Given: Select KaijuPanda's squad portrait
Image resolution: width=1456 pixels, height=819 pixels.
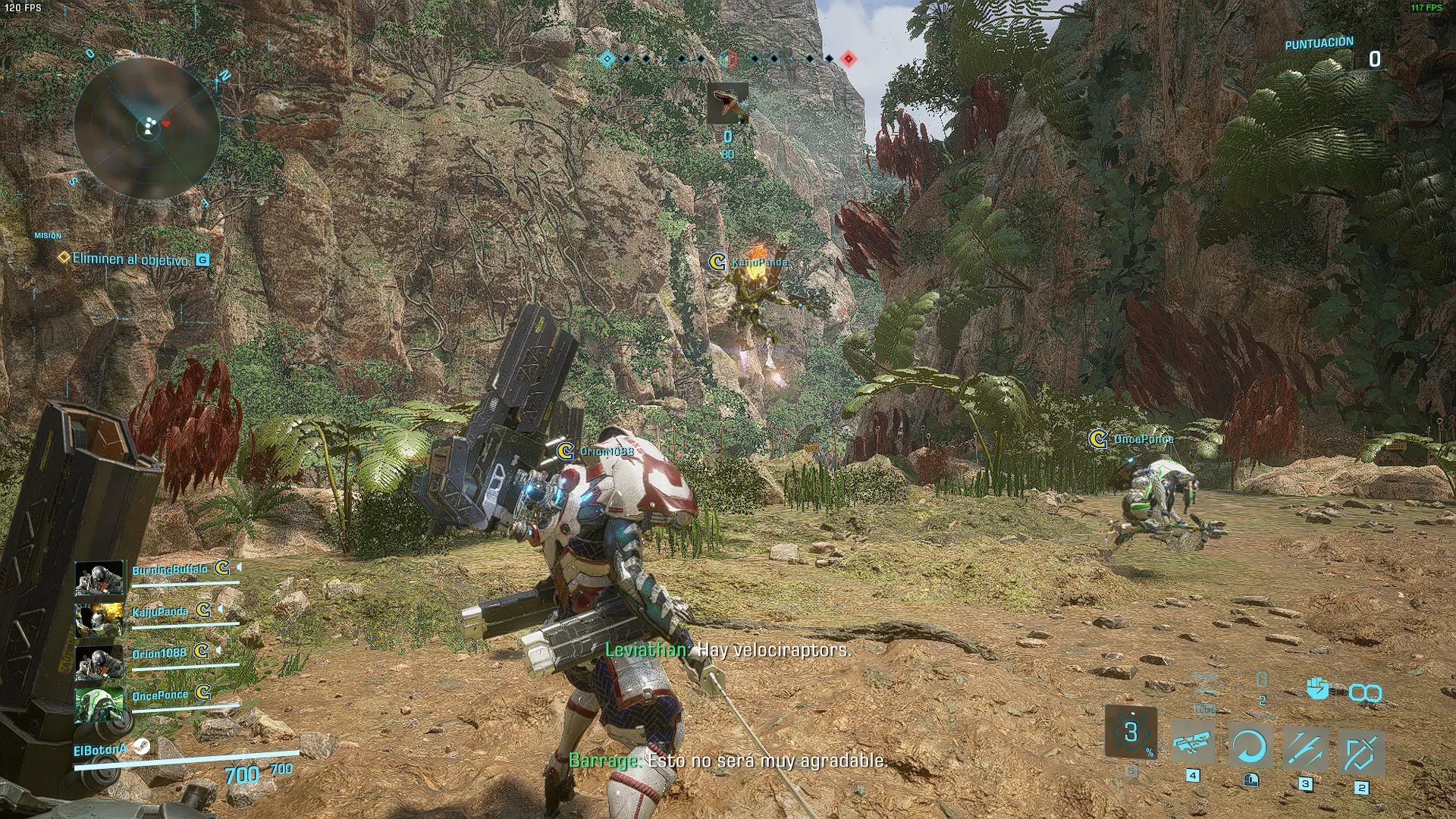Looking at the screenshot, I should 99,620.
